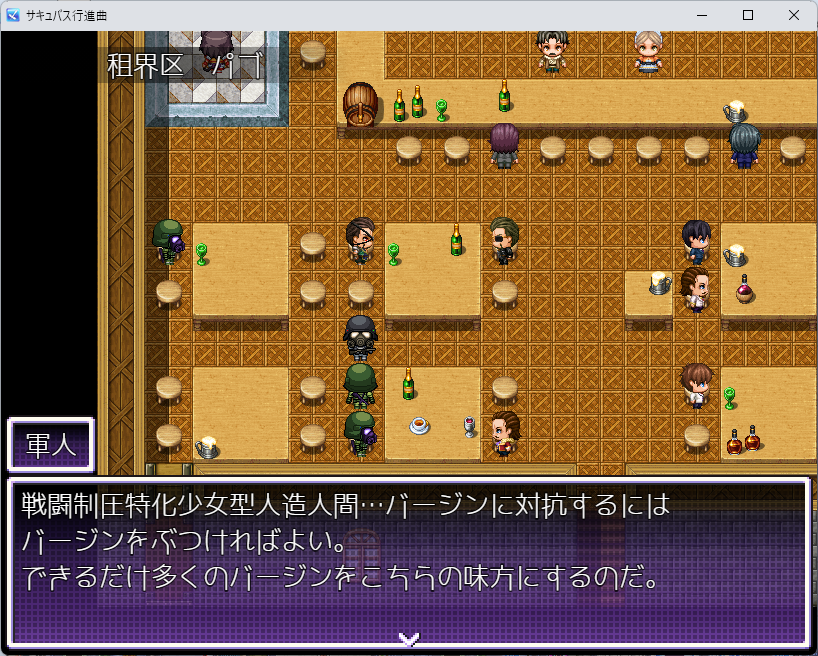The width and height of the screenshot is (818, 656).
Task: Advance dialogue with the down arrow indicator
Action: [408, 637]
